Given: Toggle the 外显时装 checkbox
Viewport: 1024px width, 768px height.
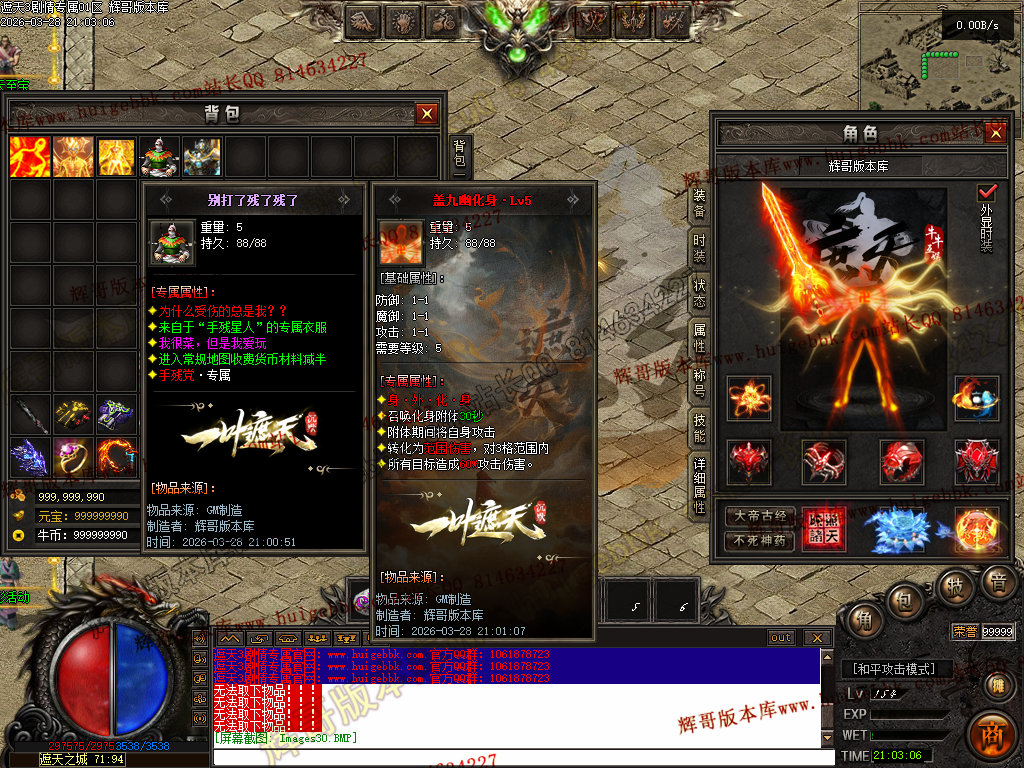Looking at the screenshot, I should point(987,192).
